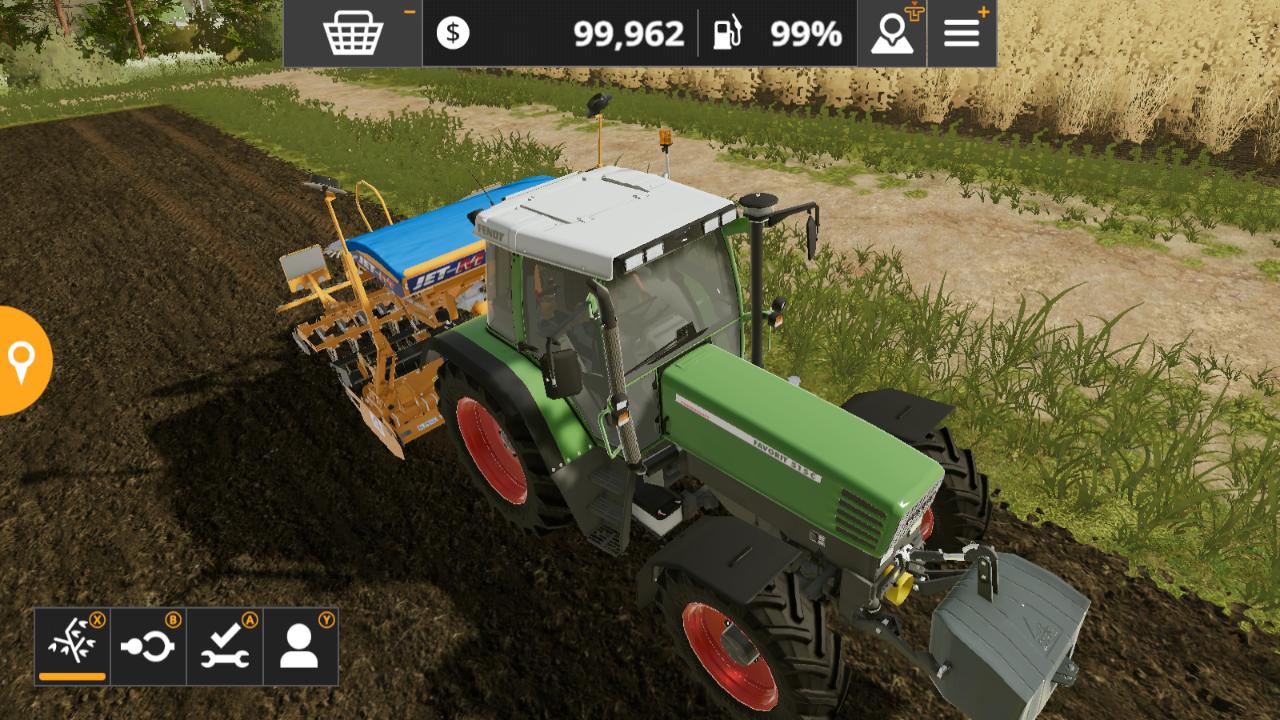Open the map via the GPS marker icon
The height and width of the screenshot is (720, 1280).
[890, 33]
